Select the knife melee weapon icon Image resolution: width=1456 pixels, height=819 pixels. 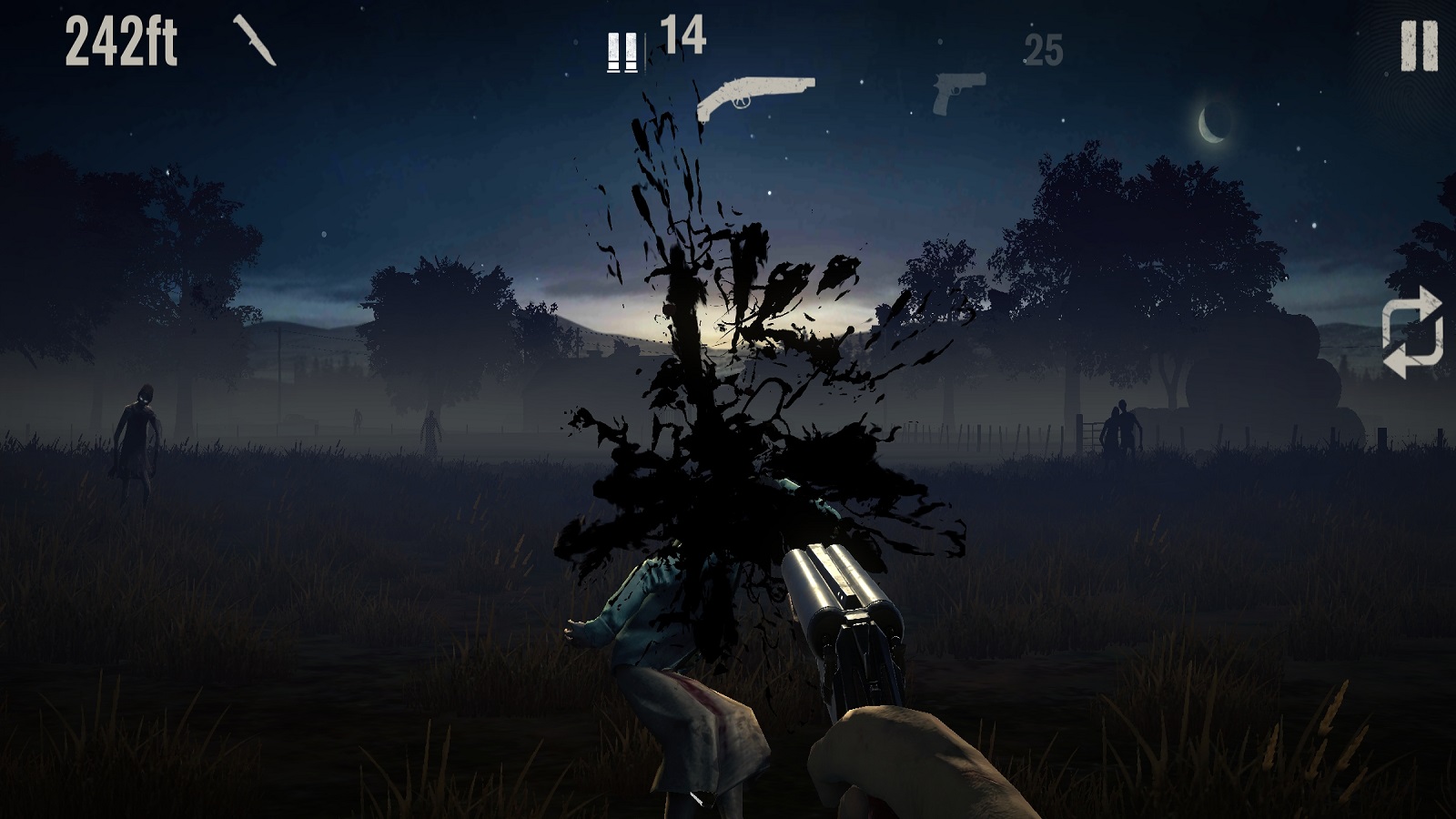(255, 40)
